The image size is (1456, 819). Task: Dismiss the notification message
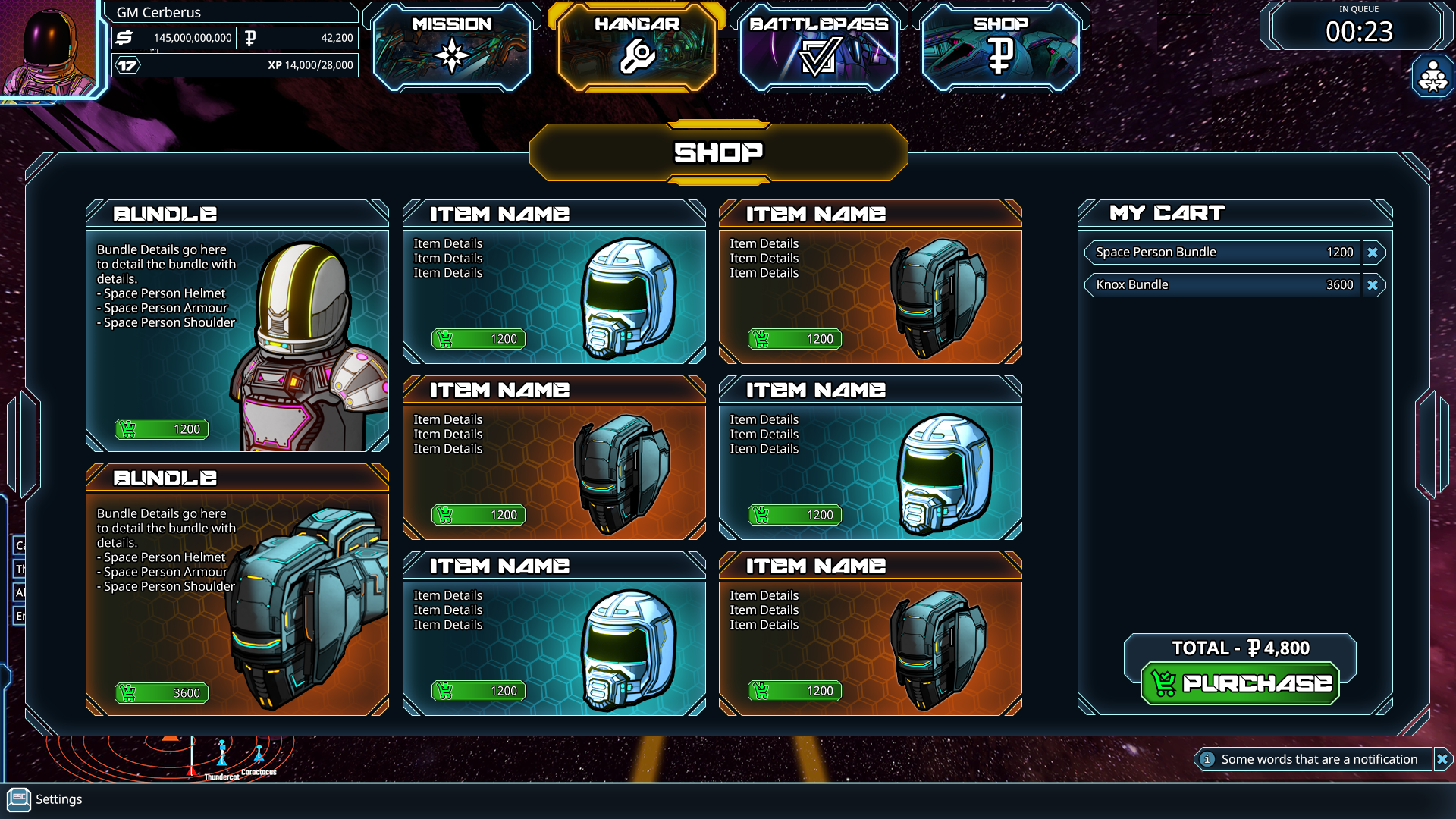point(1442,759)
